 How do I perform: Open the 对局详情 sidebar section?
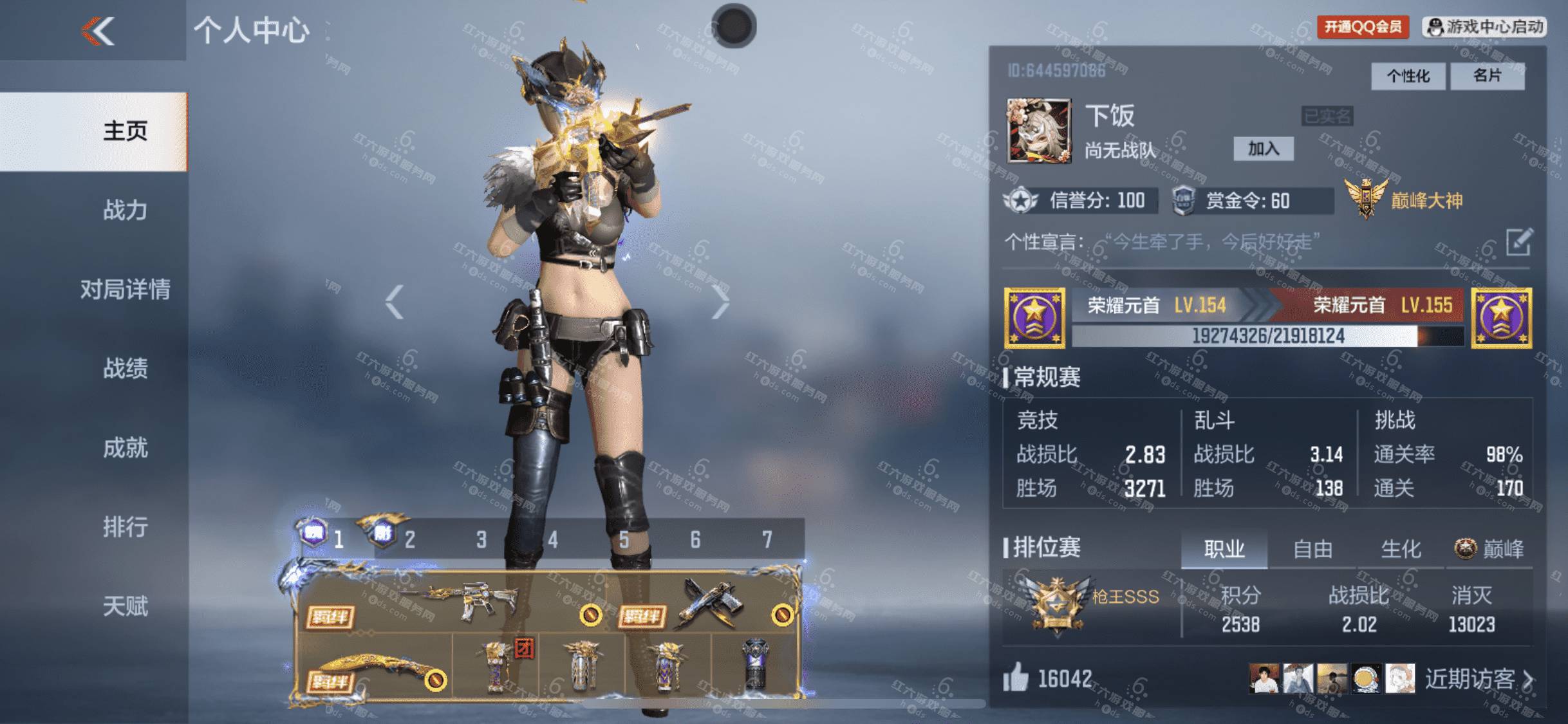(125, 290)
